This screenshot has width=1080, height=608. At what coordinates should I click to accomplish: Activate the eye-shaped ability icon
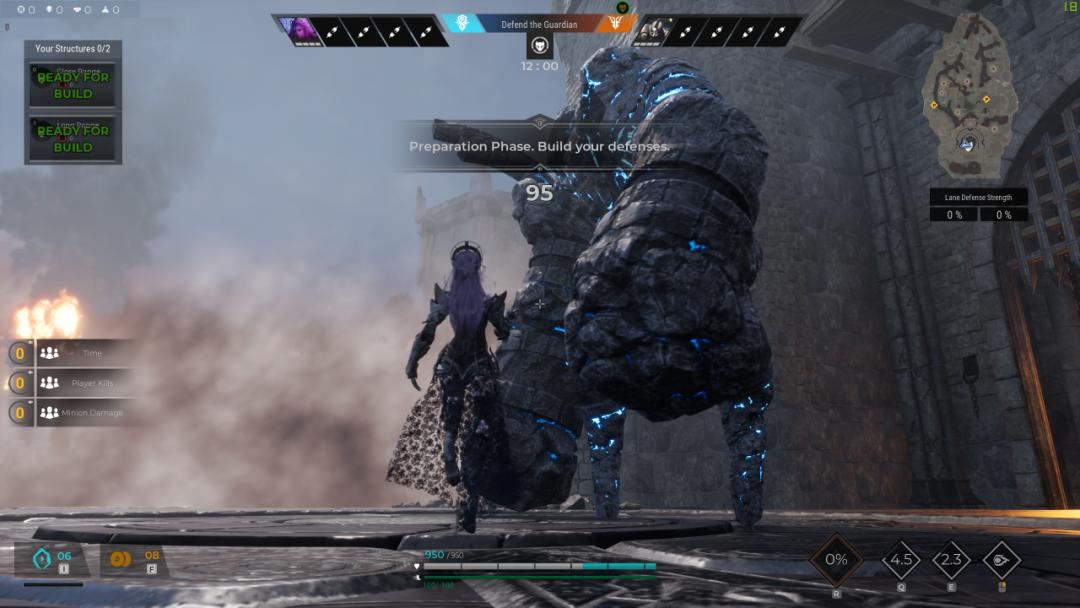(1001, 560)
